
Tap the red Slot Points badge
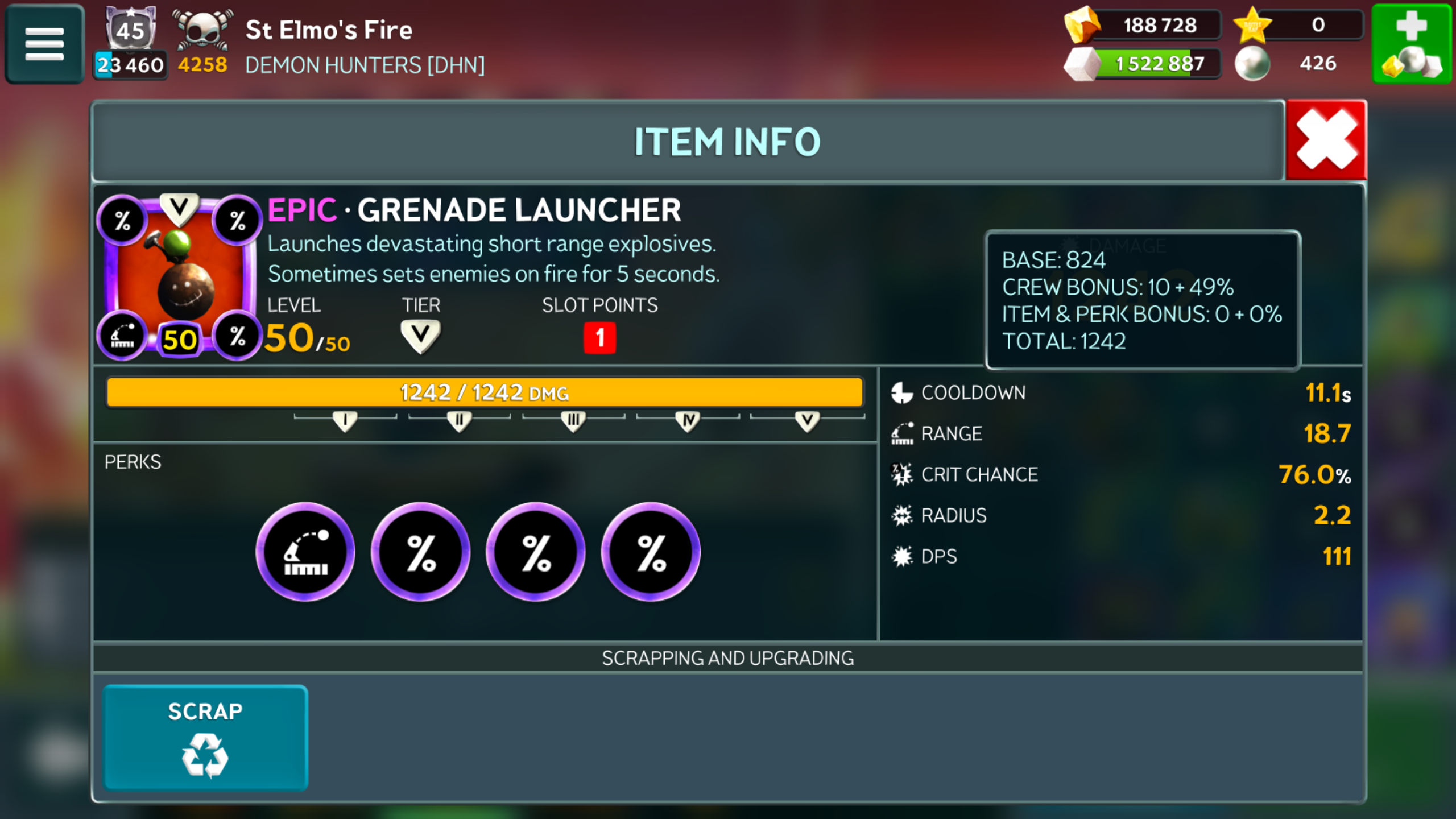click(x=599, y=338)
